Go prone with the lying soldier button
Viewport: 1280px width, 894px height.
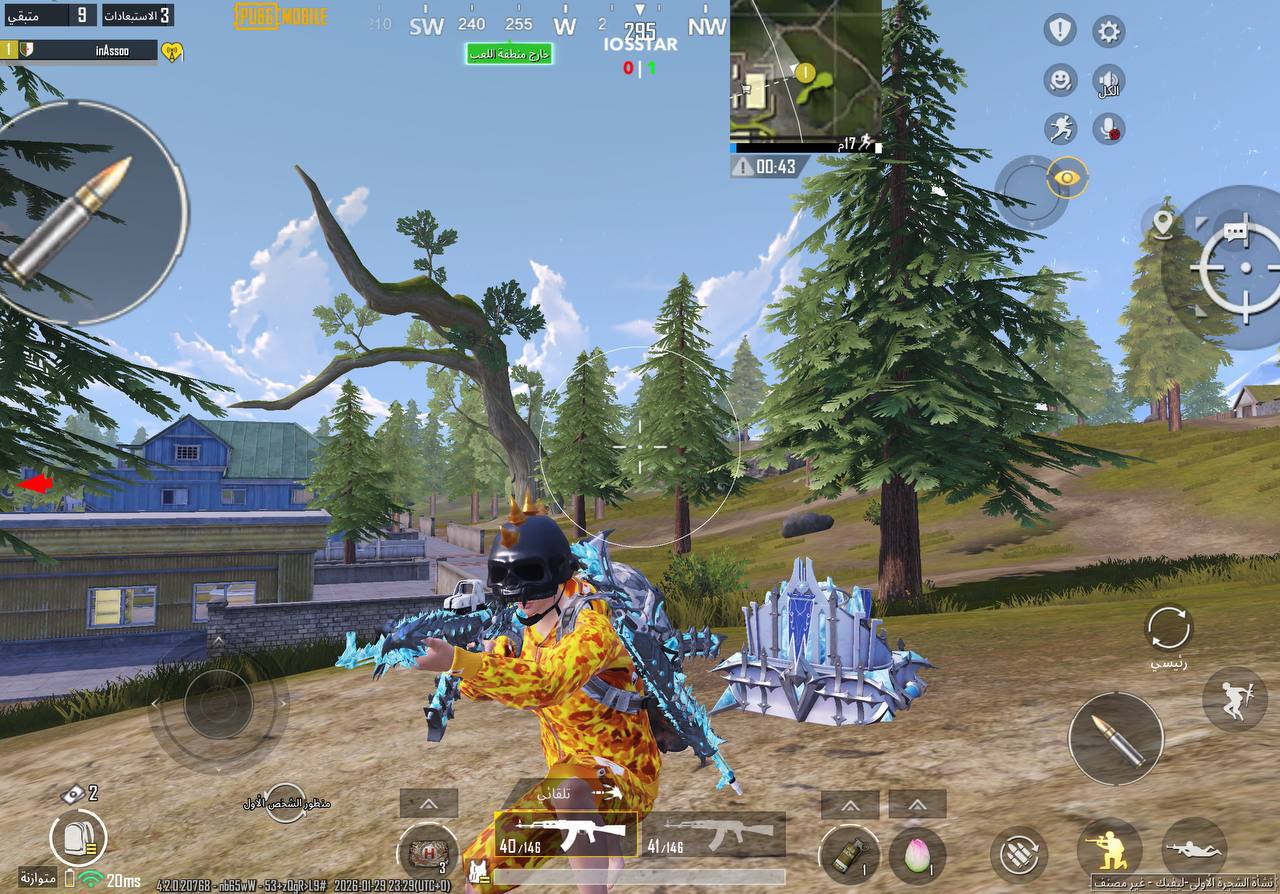coord(1194,849)
